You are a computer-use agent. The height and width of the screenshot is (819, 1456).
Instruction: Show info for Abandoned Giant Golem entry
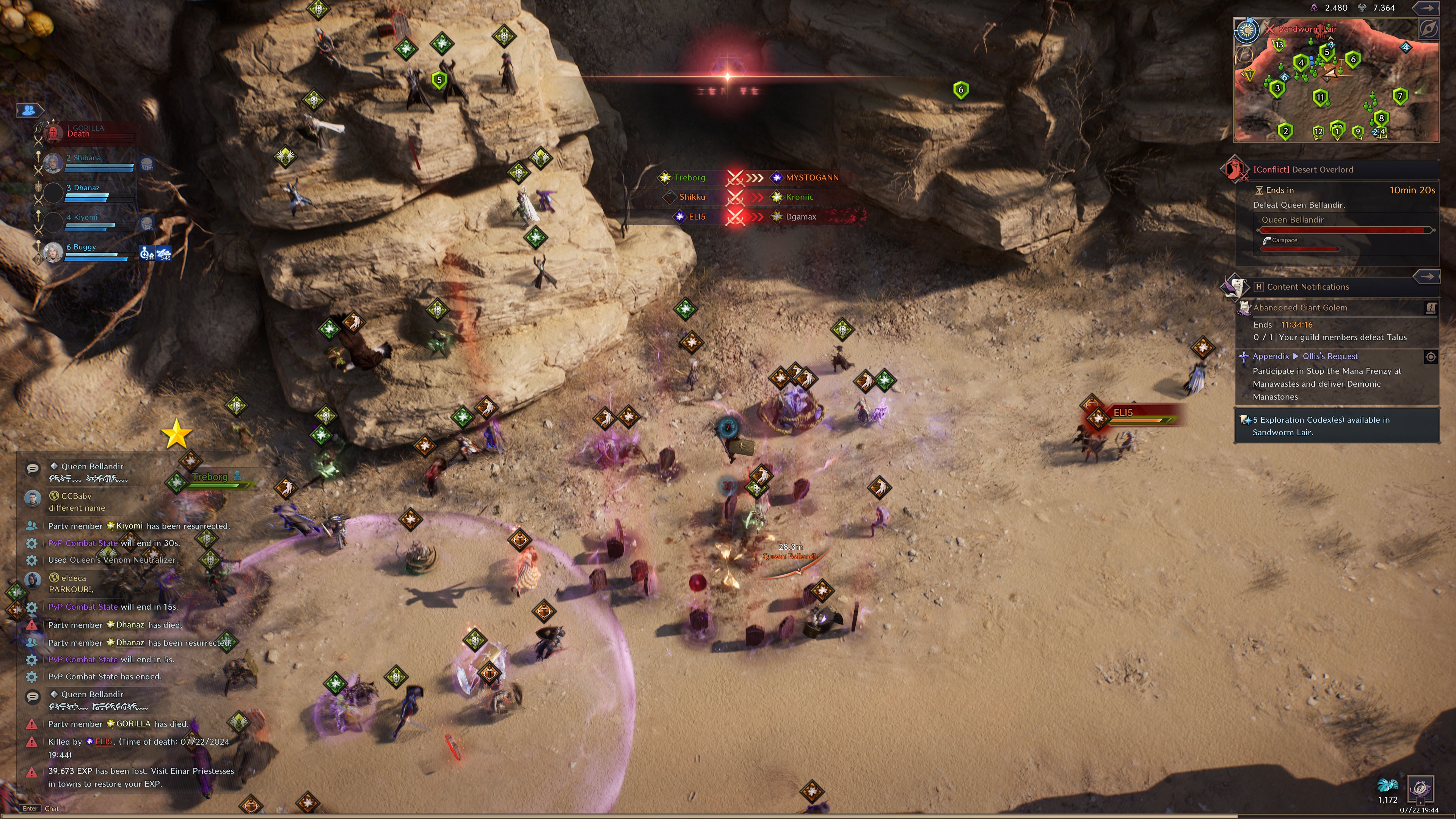[1431, 308]
